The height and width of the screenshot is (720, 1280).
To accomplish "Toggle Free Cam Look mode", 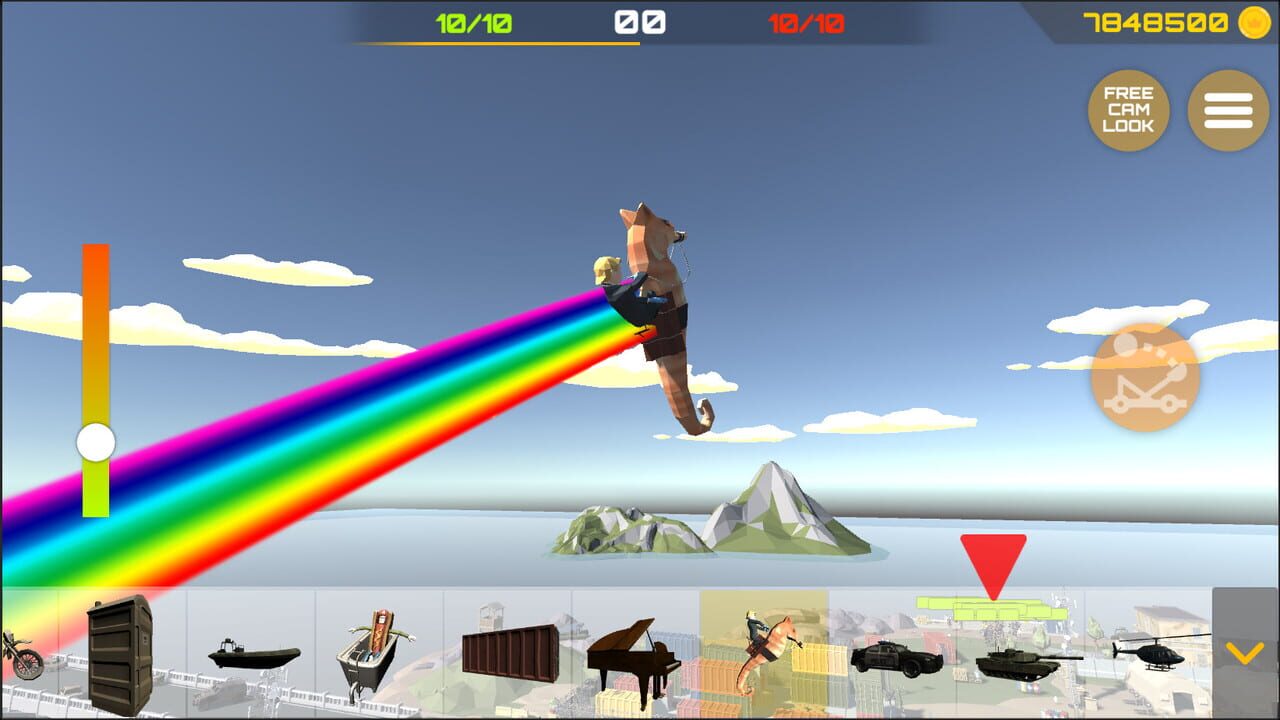I will click(1128, 110).
